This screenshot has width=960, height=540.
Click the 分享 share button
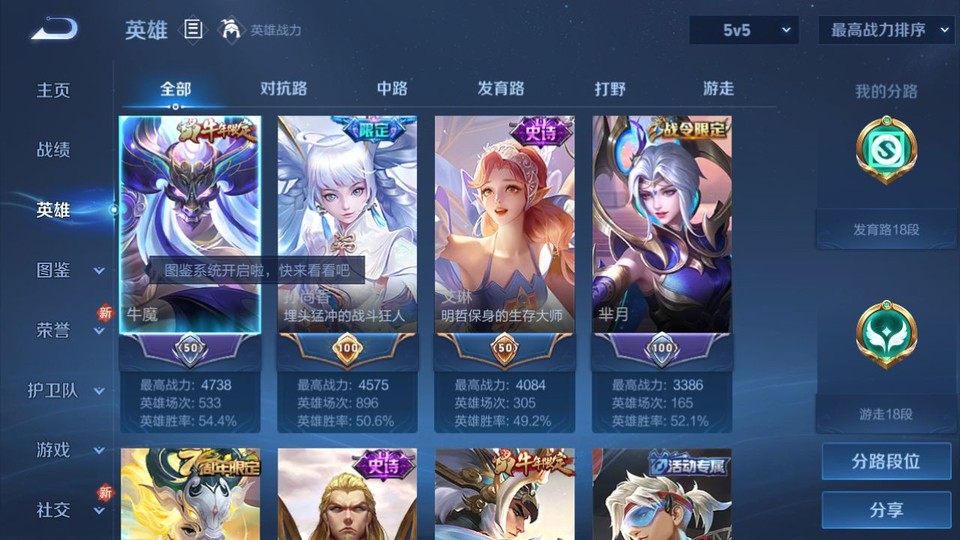(x=886, y=510)
